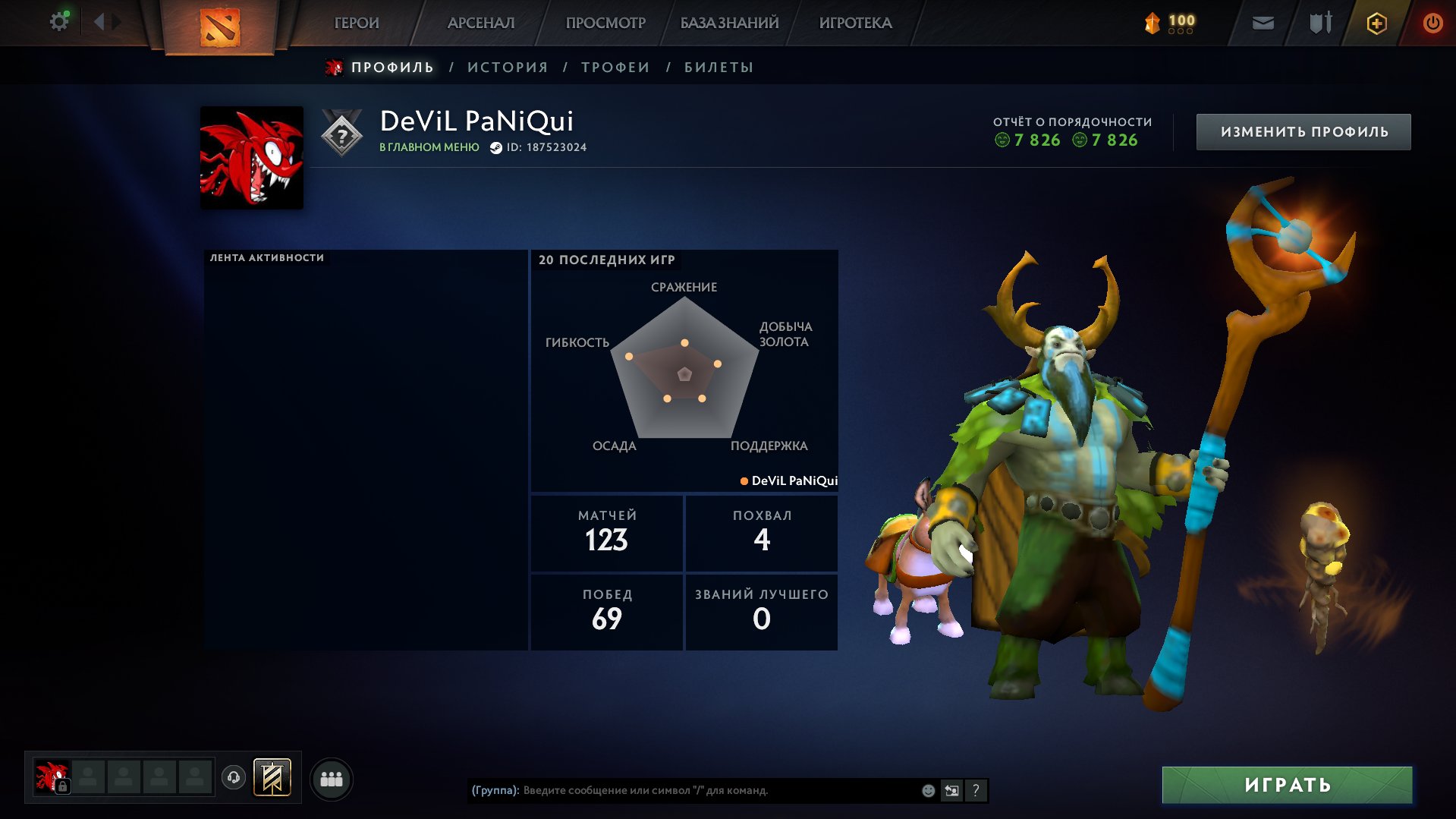
Task: Click the DeViL PaNiQui avatar thumbnail
Action: click(x=251, y=156)
